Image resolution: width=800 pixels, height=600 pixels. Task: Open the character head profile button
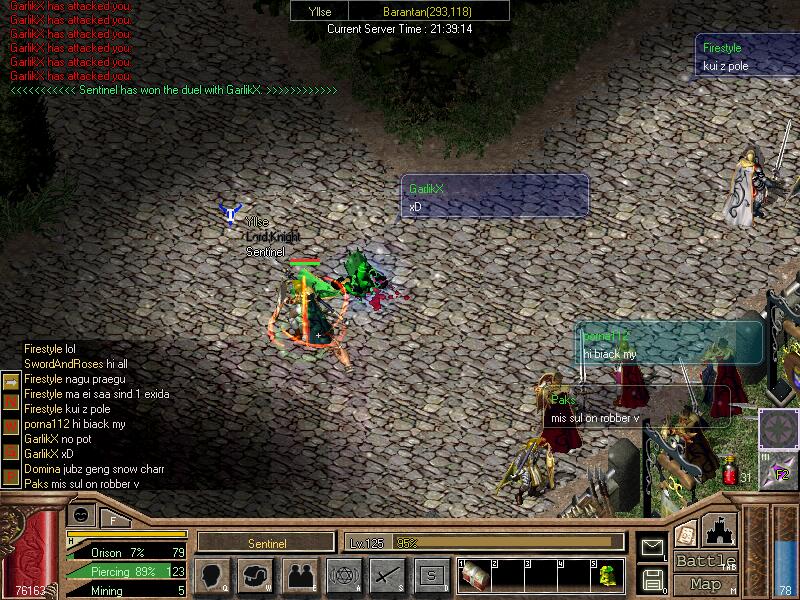point(214,576)
